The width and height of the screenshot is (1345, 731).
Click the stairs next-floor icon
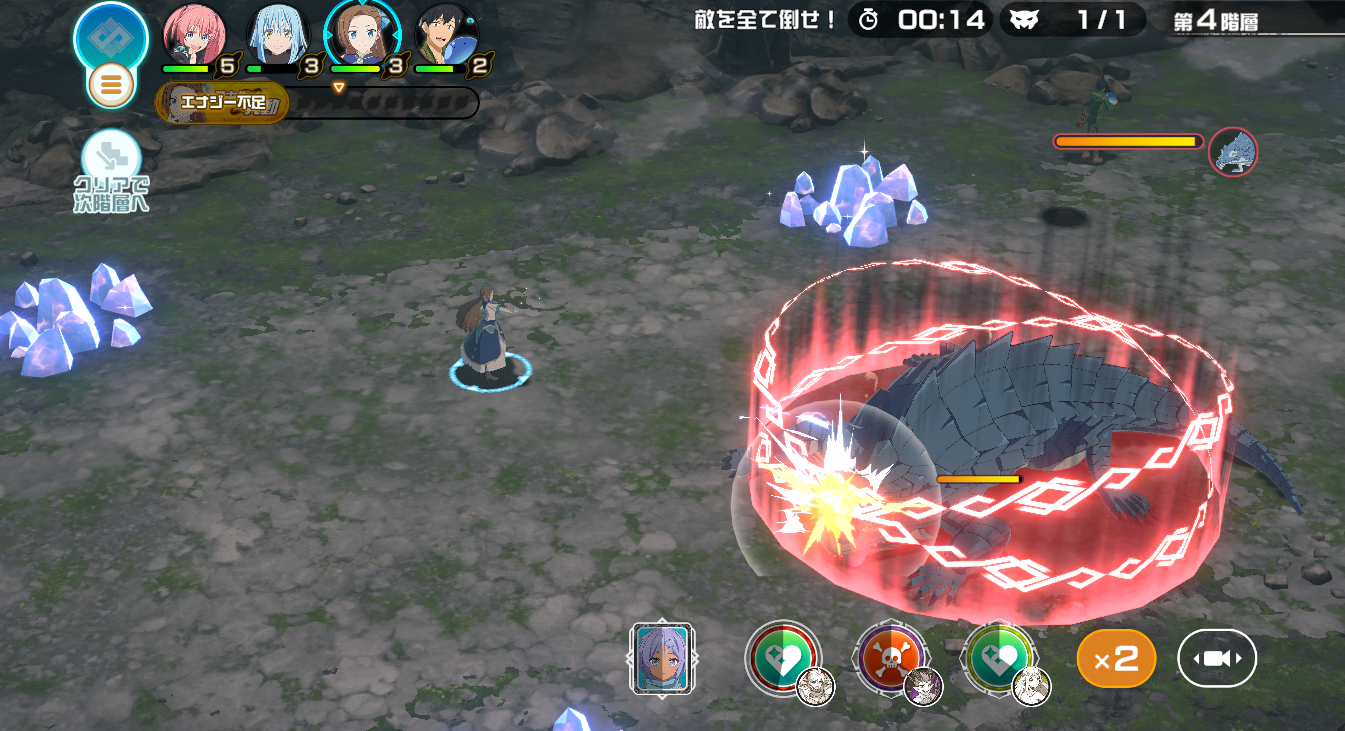tap(110, 158)
